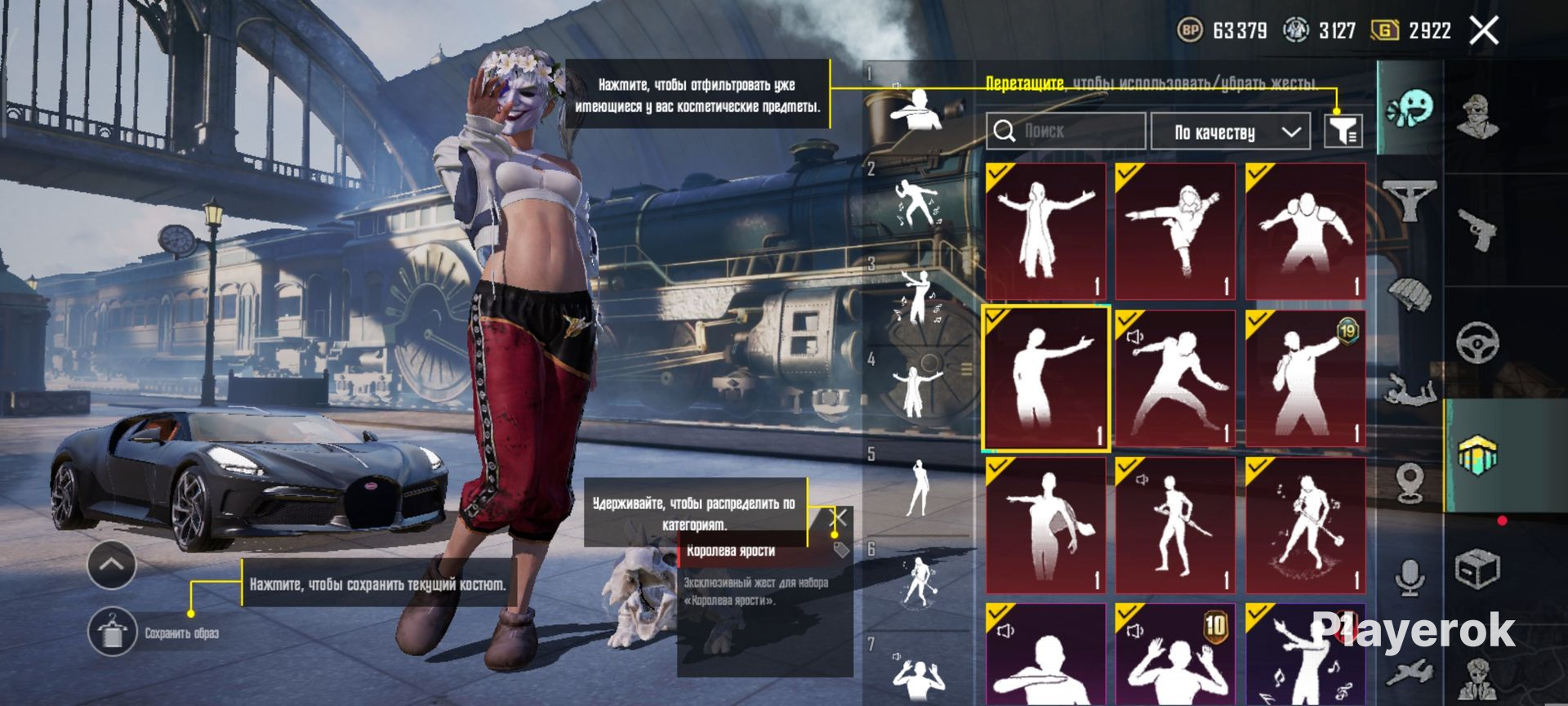Screen dimensions: 1568x706
Task: Open the steering wheel vehicles category
Action: pyautogui.click(x=1477, y=342)
